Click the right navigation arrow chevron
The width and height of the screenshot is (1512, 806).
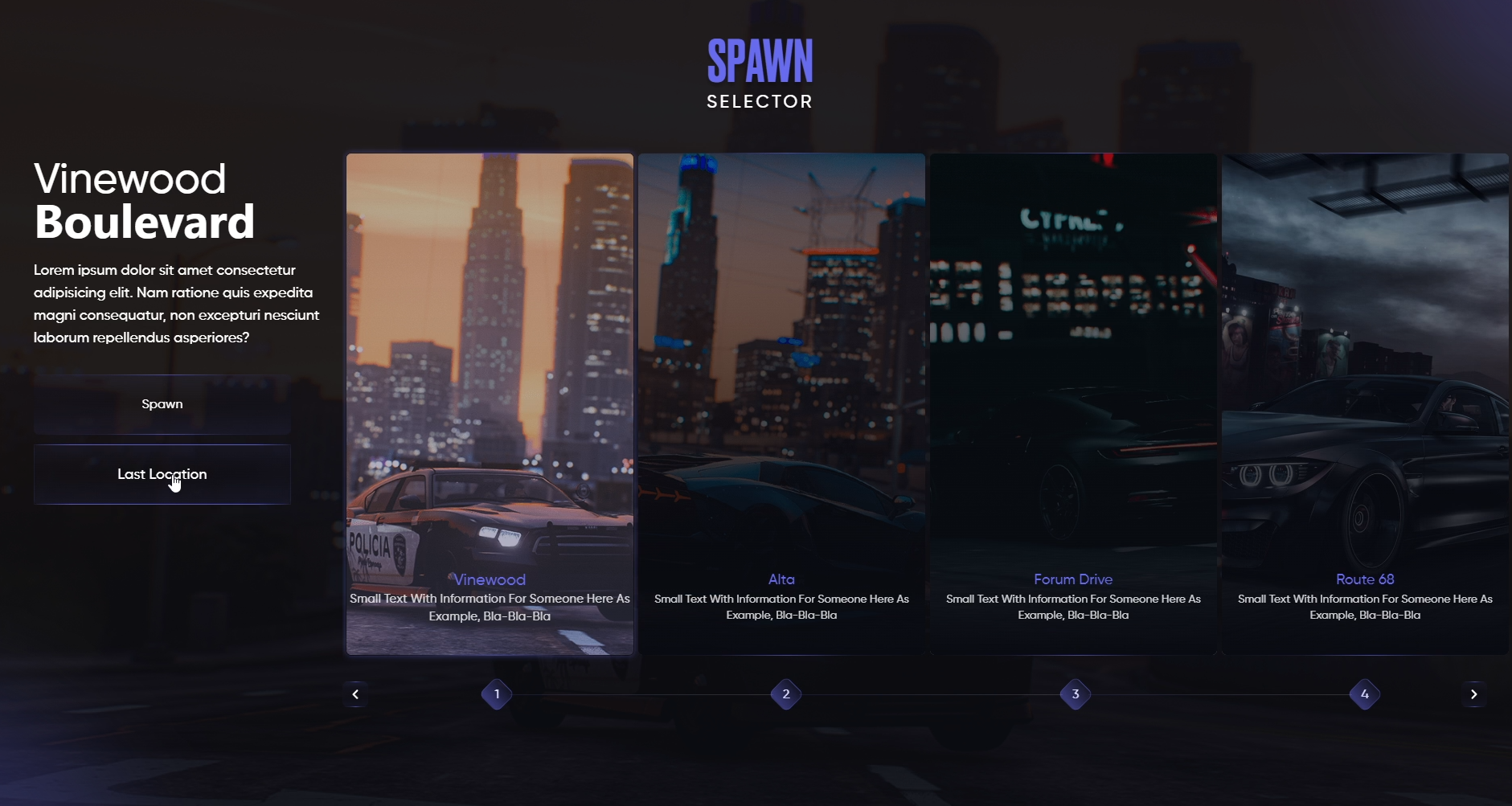(1475, 694)
